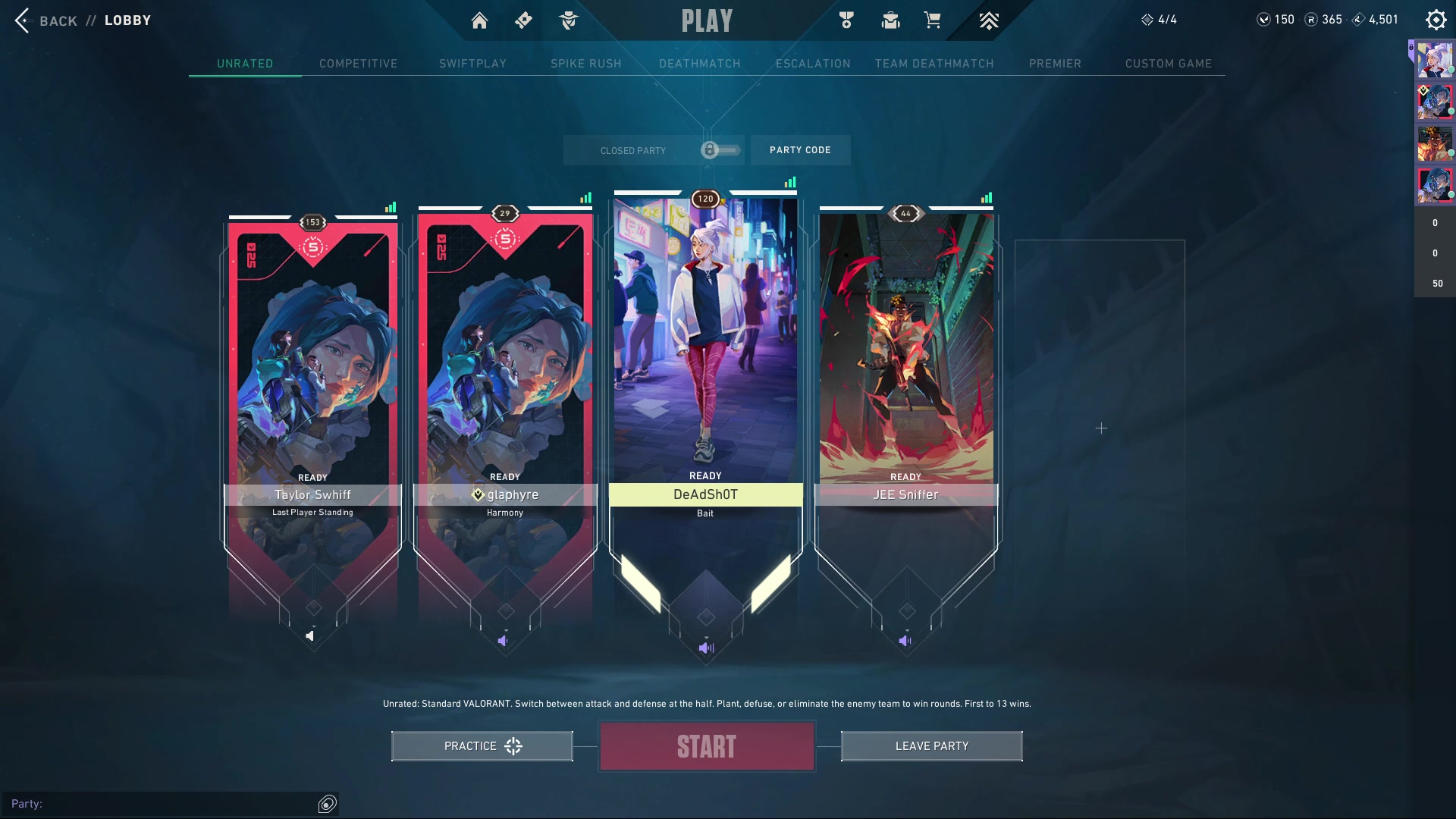Enter the Practice range
1456x819 pixels.
click(482, 746)
